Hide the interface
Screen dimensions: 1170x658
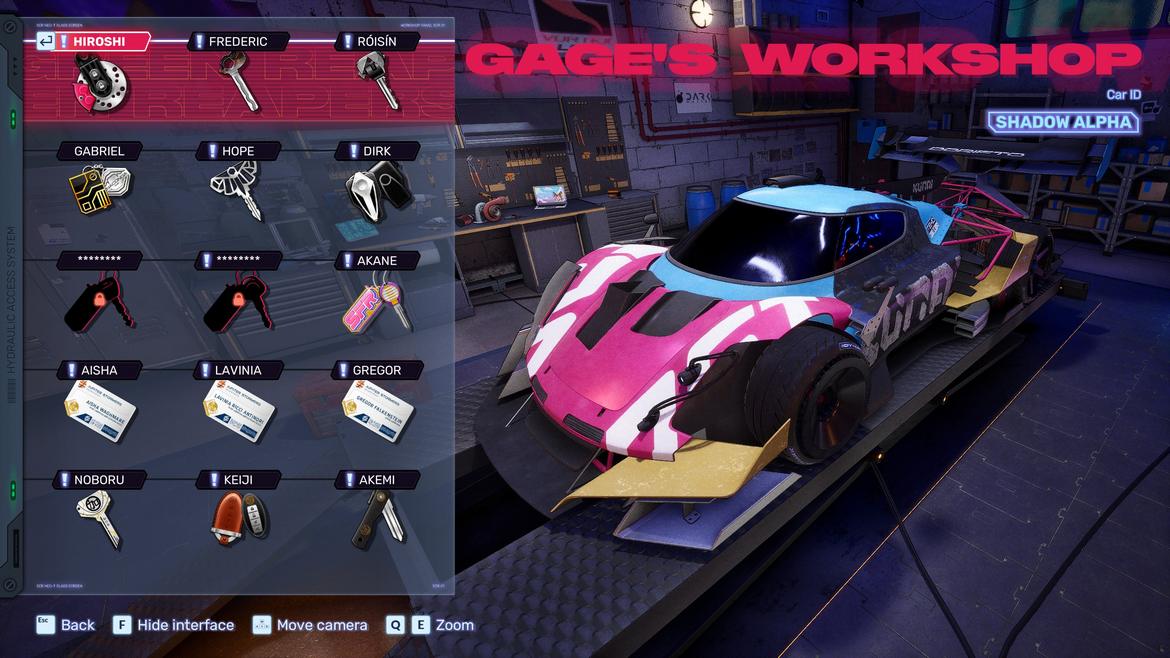pos(173,625)
